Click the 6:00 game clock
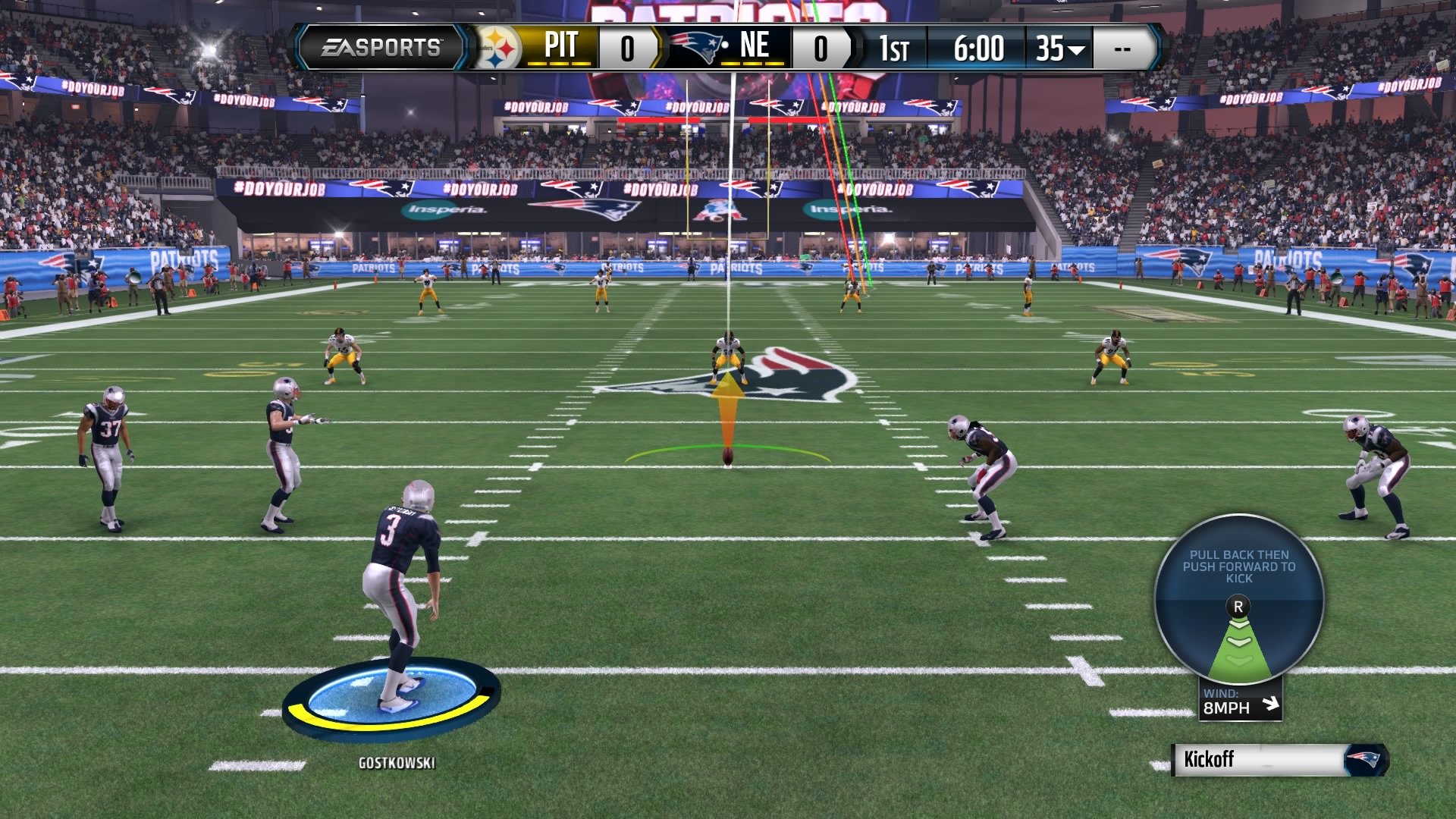Viewport: 1456px width, 819px height. click(978, 47)
